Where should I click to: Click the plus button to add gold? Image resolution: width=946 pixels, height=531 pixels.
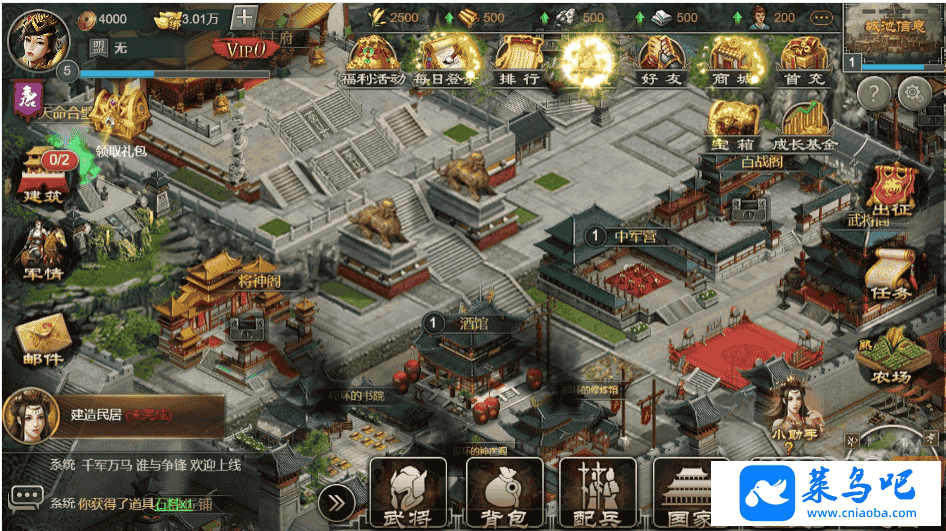(x=244, y=17)
